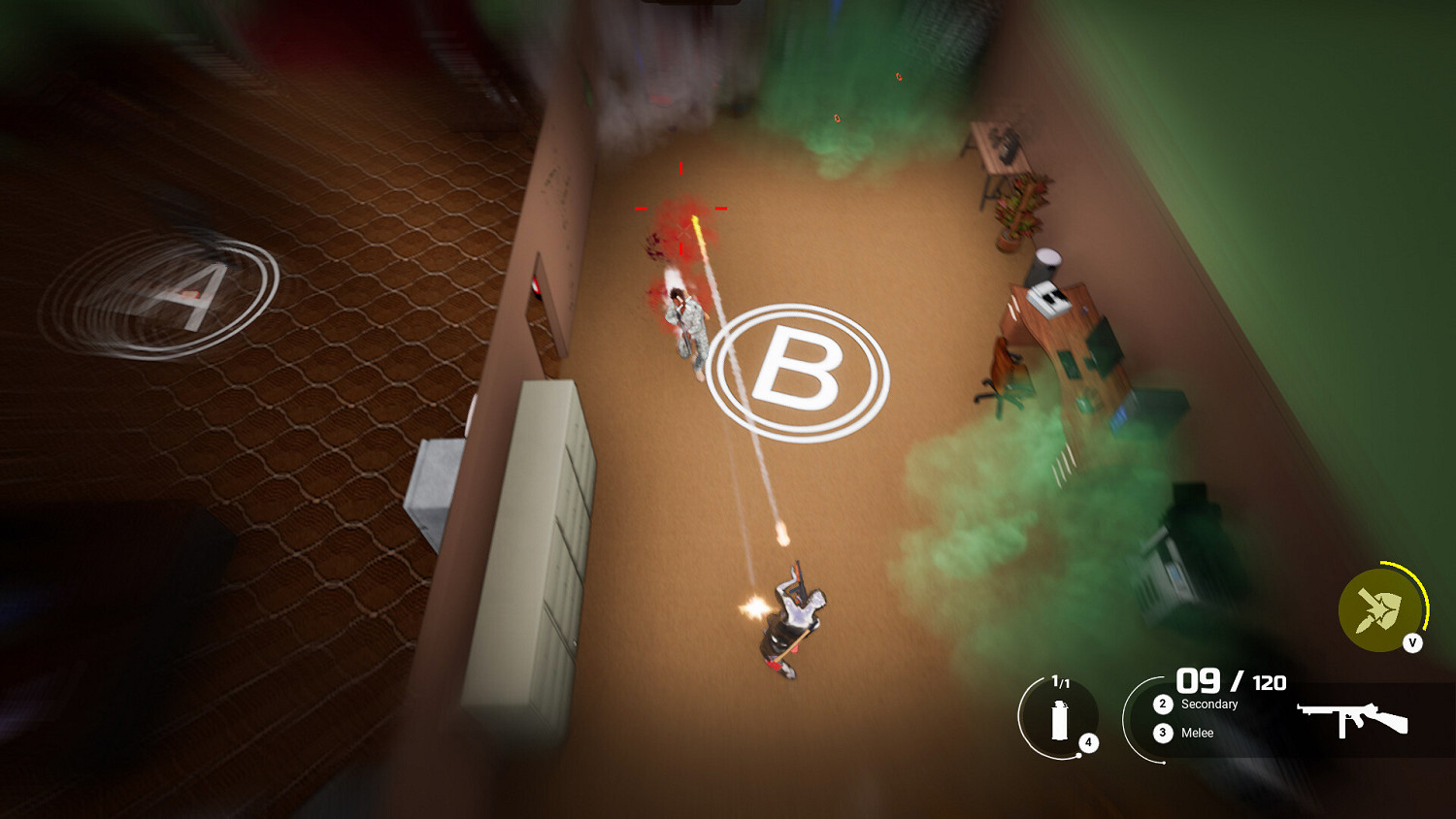Screen dimensions: 1456x819
Task: Click the grenade charge ring showing 1/1
Action: pyautogui.click(x=1060, y=680)
